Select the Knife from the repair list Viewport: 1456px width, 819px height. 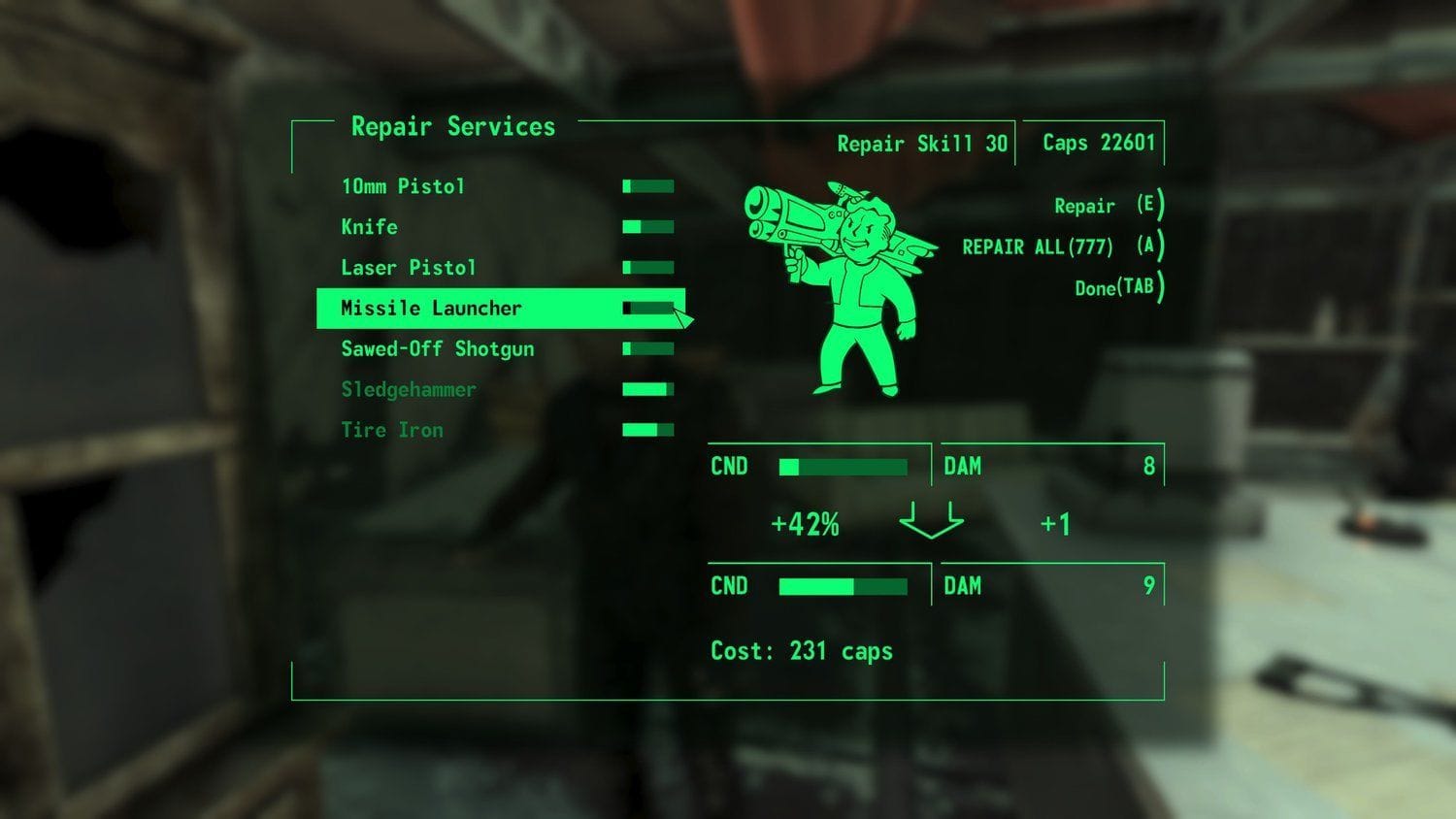[x=369, y=227]
